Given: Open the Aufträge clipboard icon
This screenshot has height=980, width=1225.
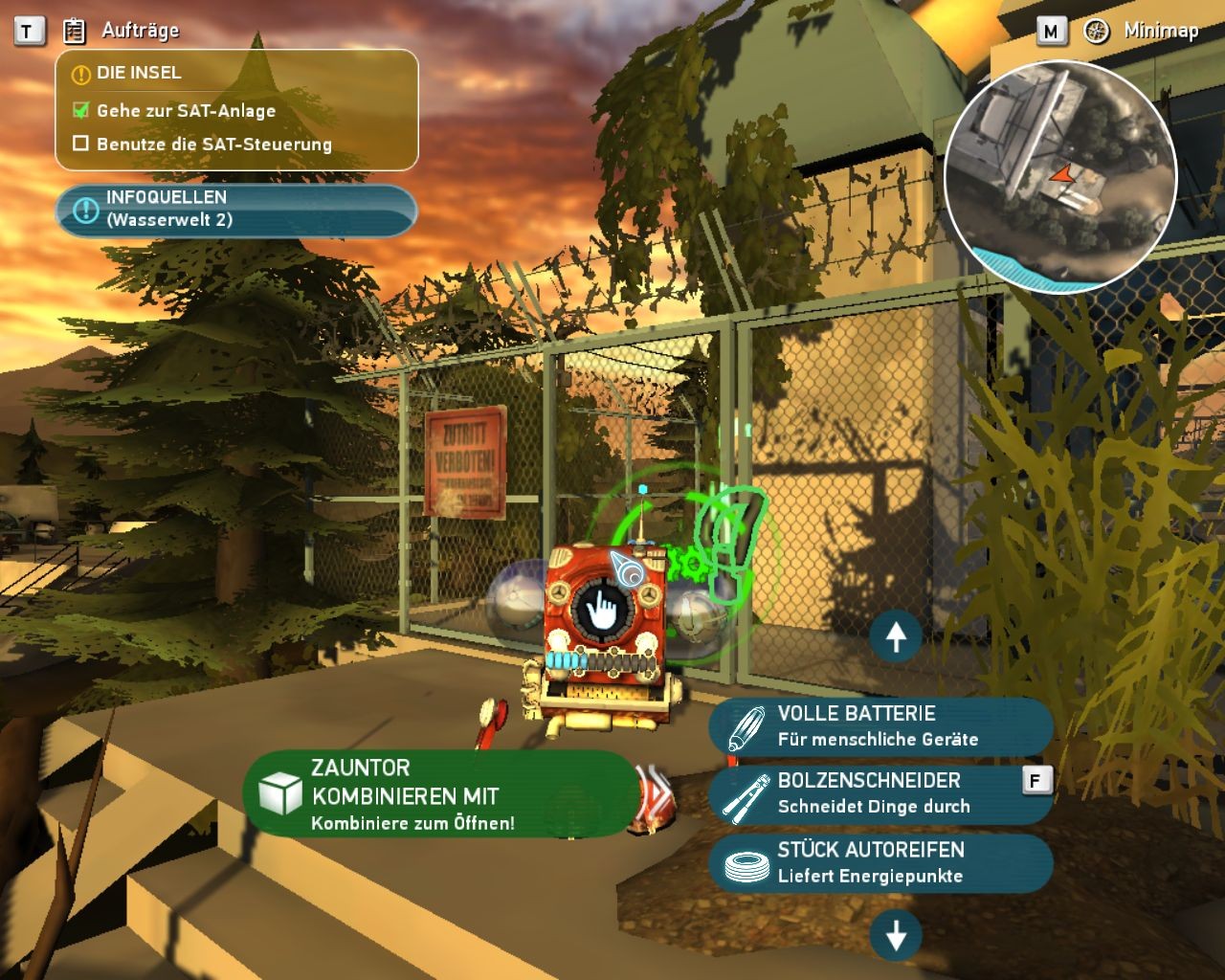Looking at the screenshot, I should [74, 31].
